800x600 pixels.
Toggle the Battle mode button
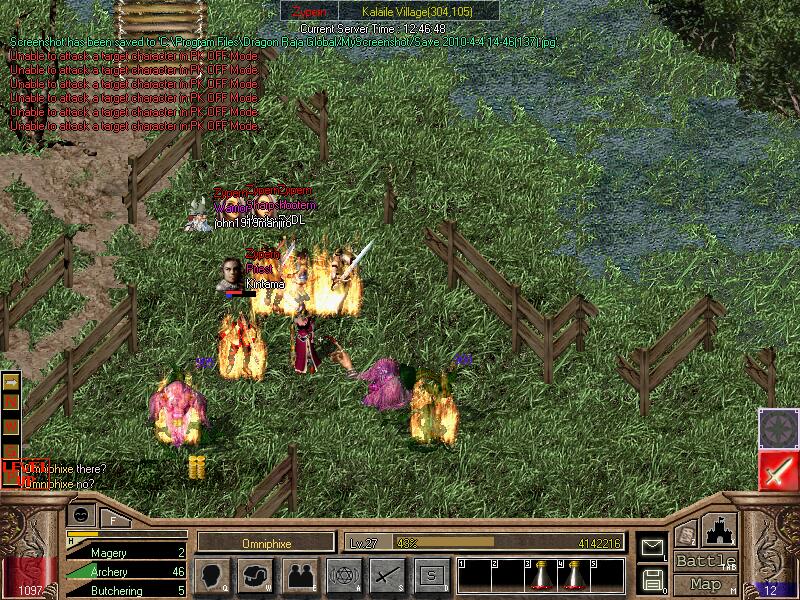tap(706, 561)
